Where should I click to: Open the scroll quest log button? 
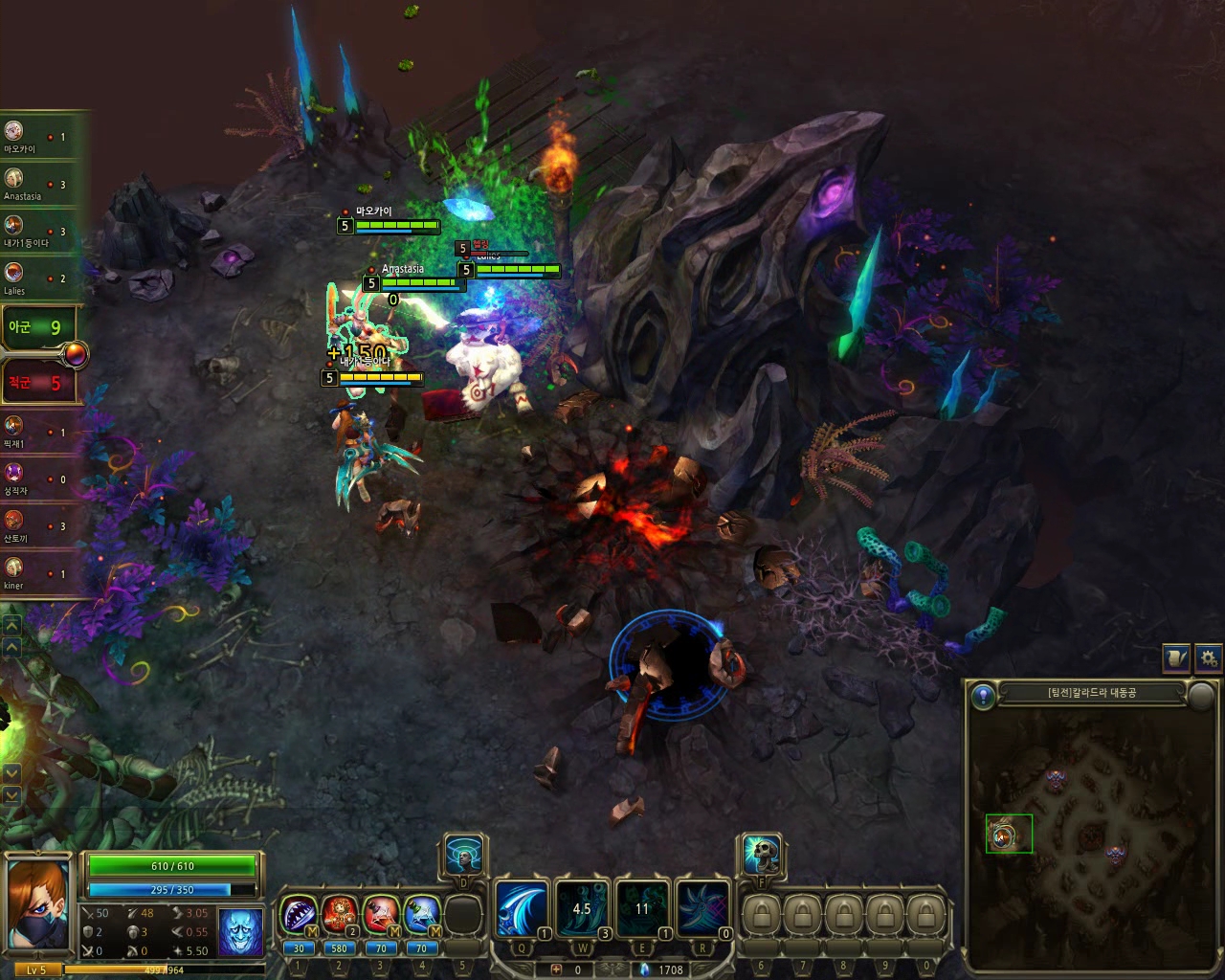pyautogui.click(x=1176, y=657)
